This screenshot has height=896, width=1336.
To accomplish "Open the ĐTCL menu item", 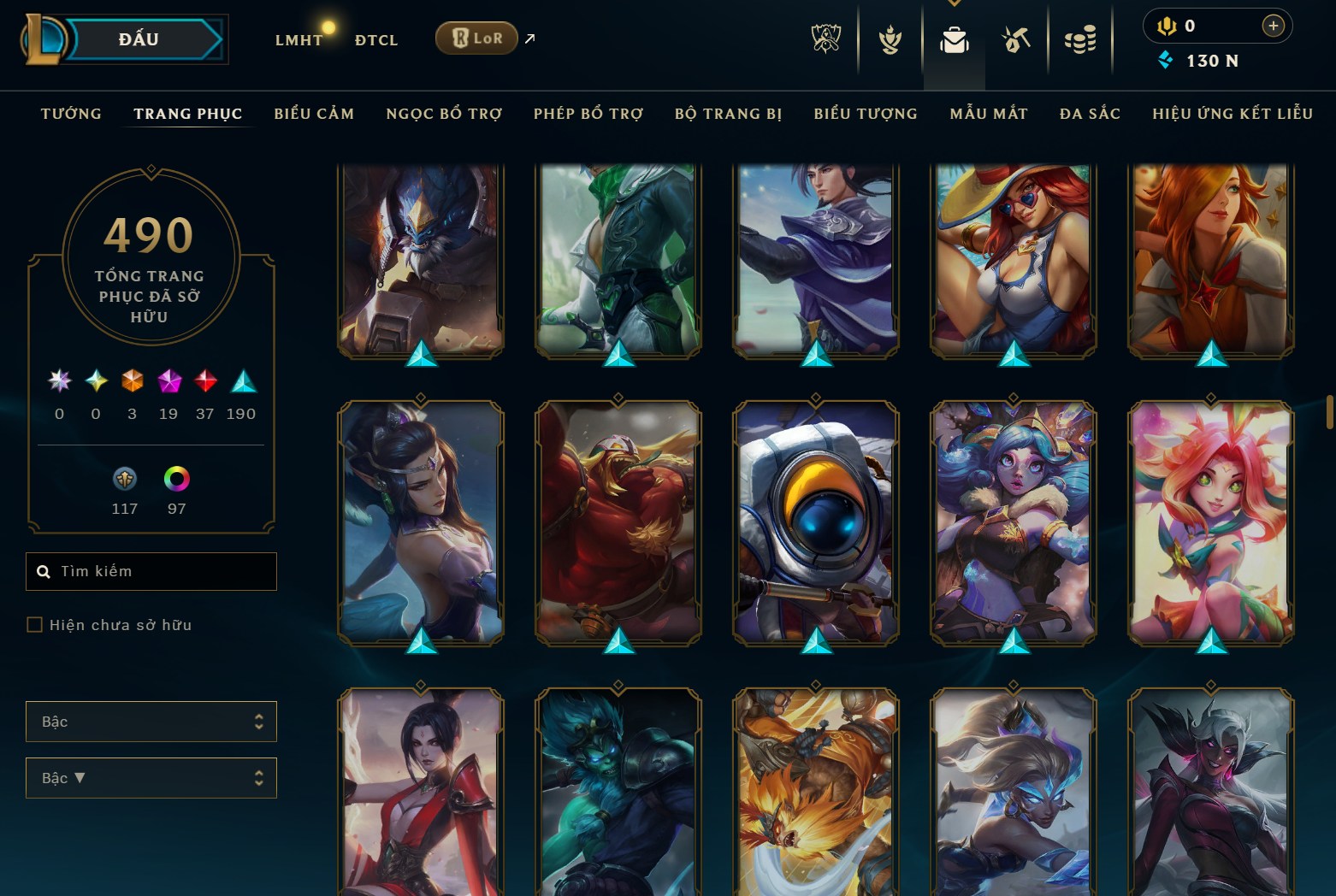I will [x=375, y=39].
